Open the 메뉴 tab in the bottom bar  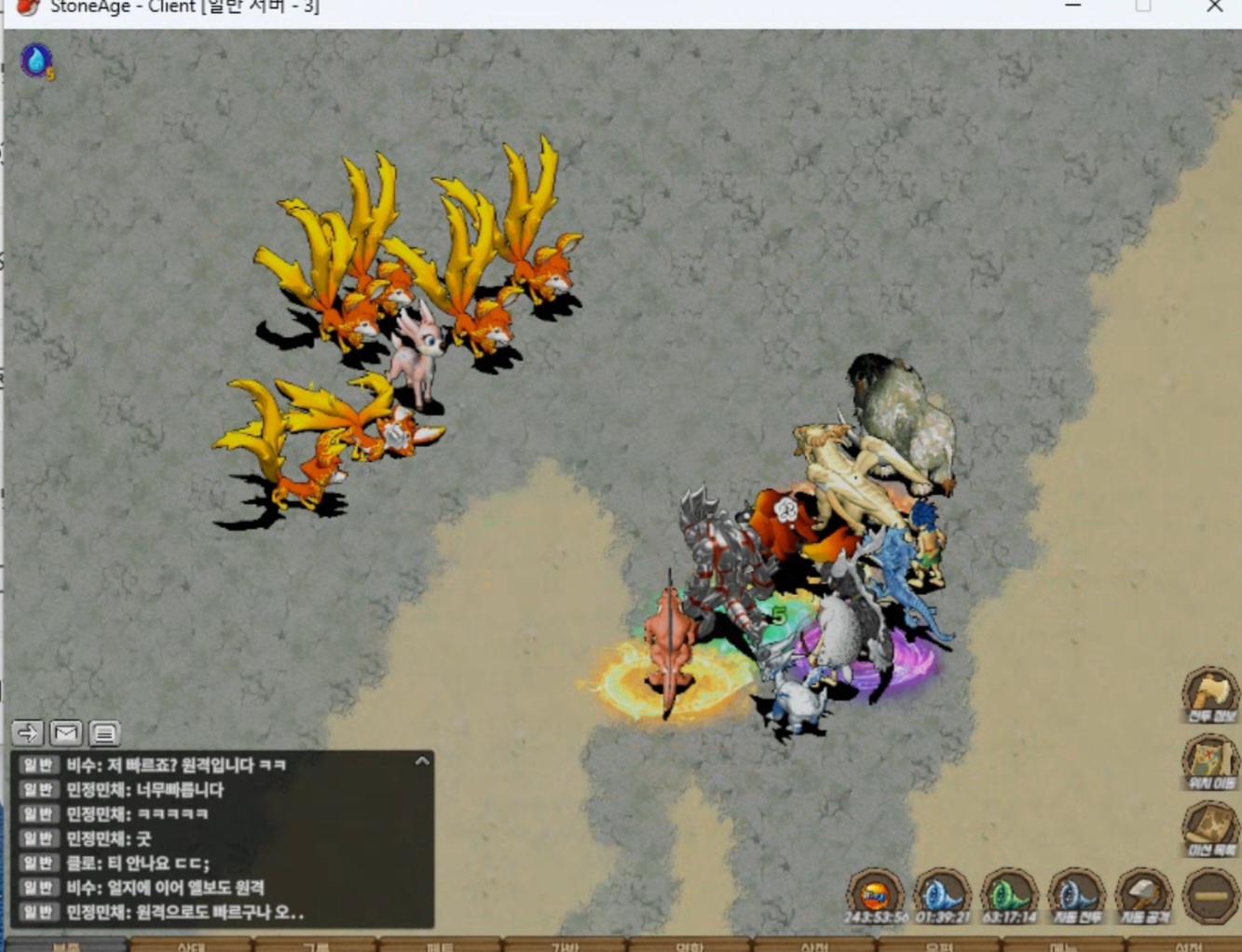1062,945
